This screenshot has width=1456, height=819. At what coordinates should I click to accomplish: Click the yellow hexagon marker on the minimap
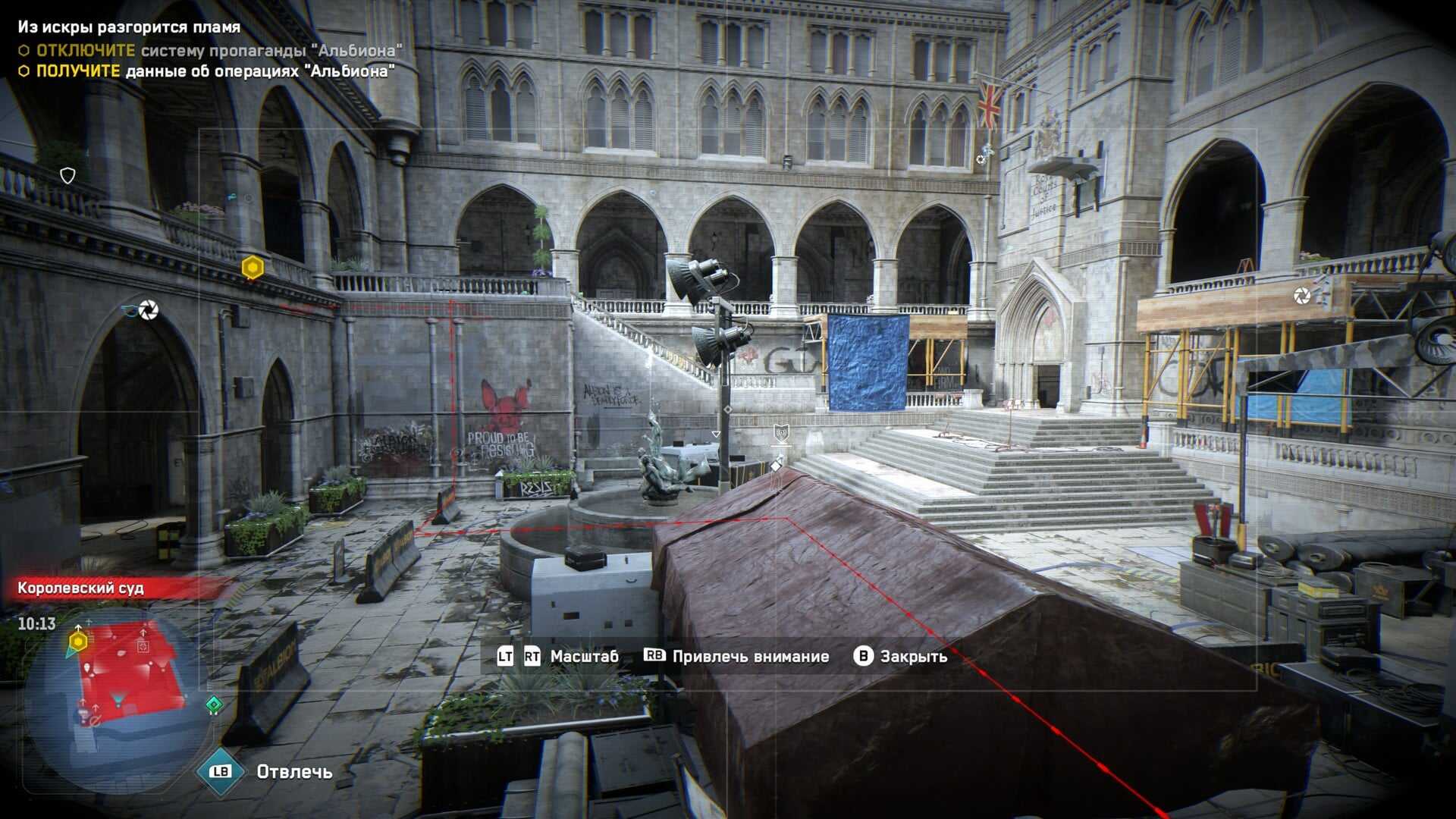[x=78, y=642]
